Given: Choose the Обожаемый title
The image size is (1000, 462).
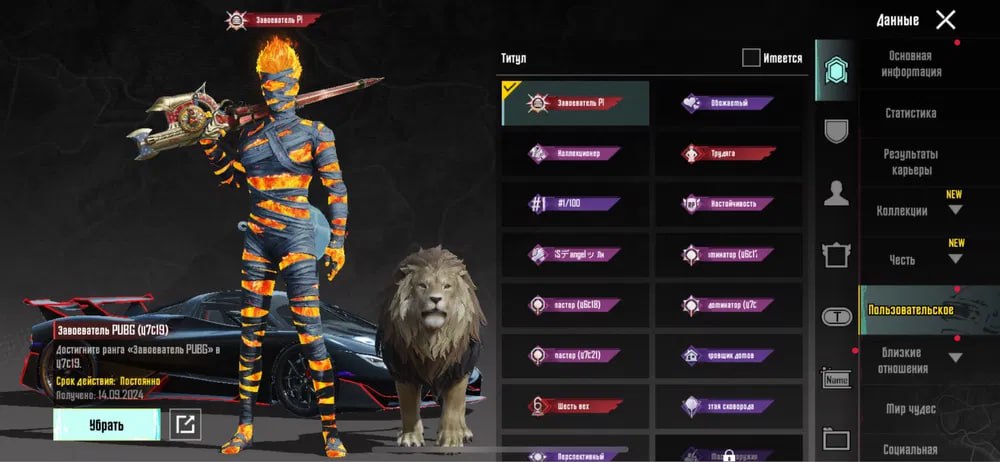Looking at the screenshot, I should click(728, 103).
